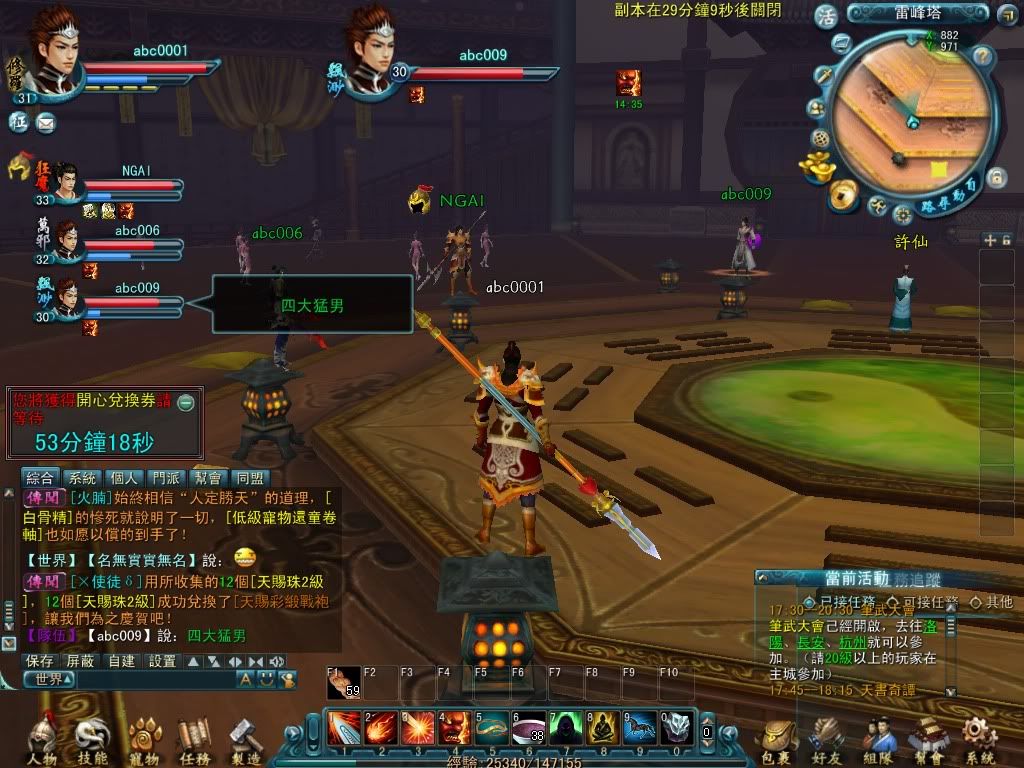Select party member abc006's portrait
Image resolution: width=1024 pixels, height=768 pixels.
(x=68, y=243)
